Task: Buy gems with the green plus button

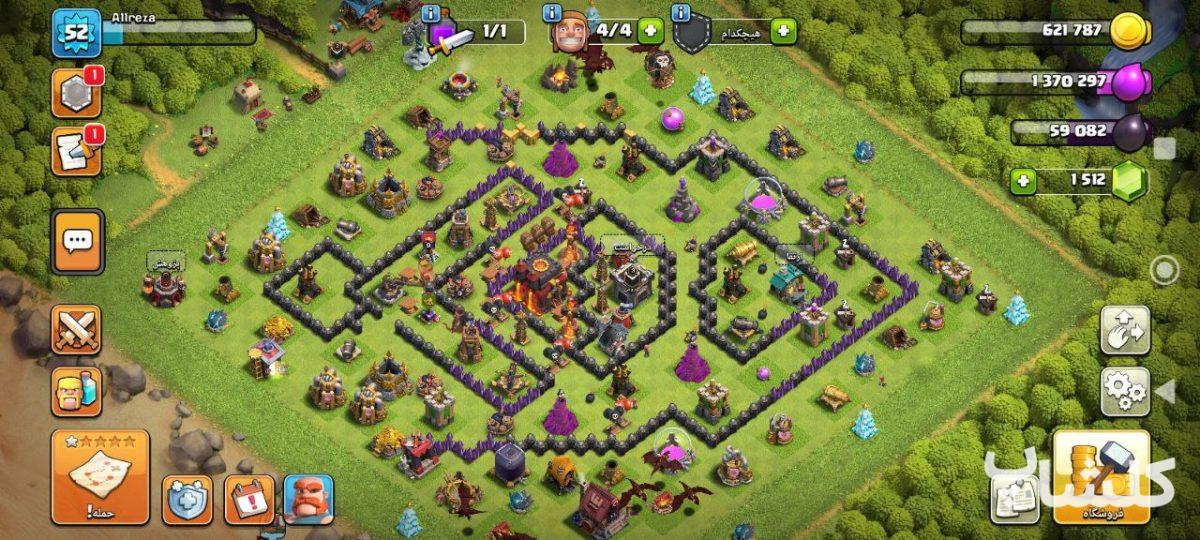Action: pos(1022,182)
